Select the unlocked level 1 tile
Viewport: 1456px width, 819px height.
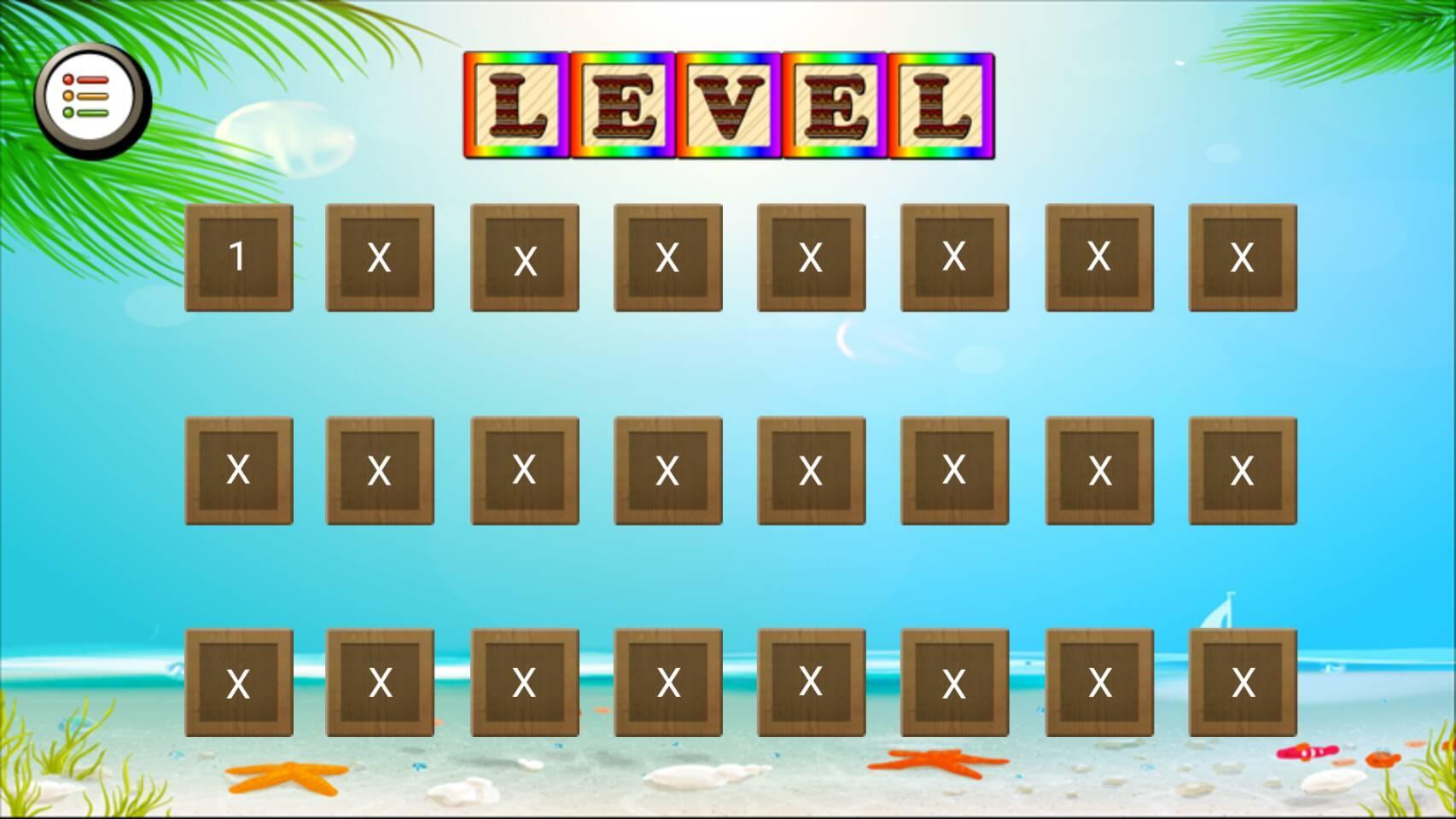240,258
